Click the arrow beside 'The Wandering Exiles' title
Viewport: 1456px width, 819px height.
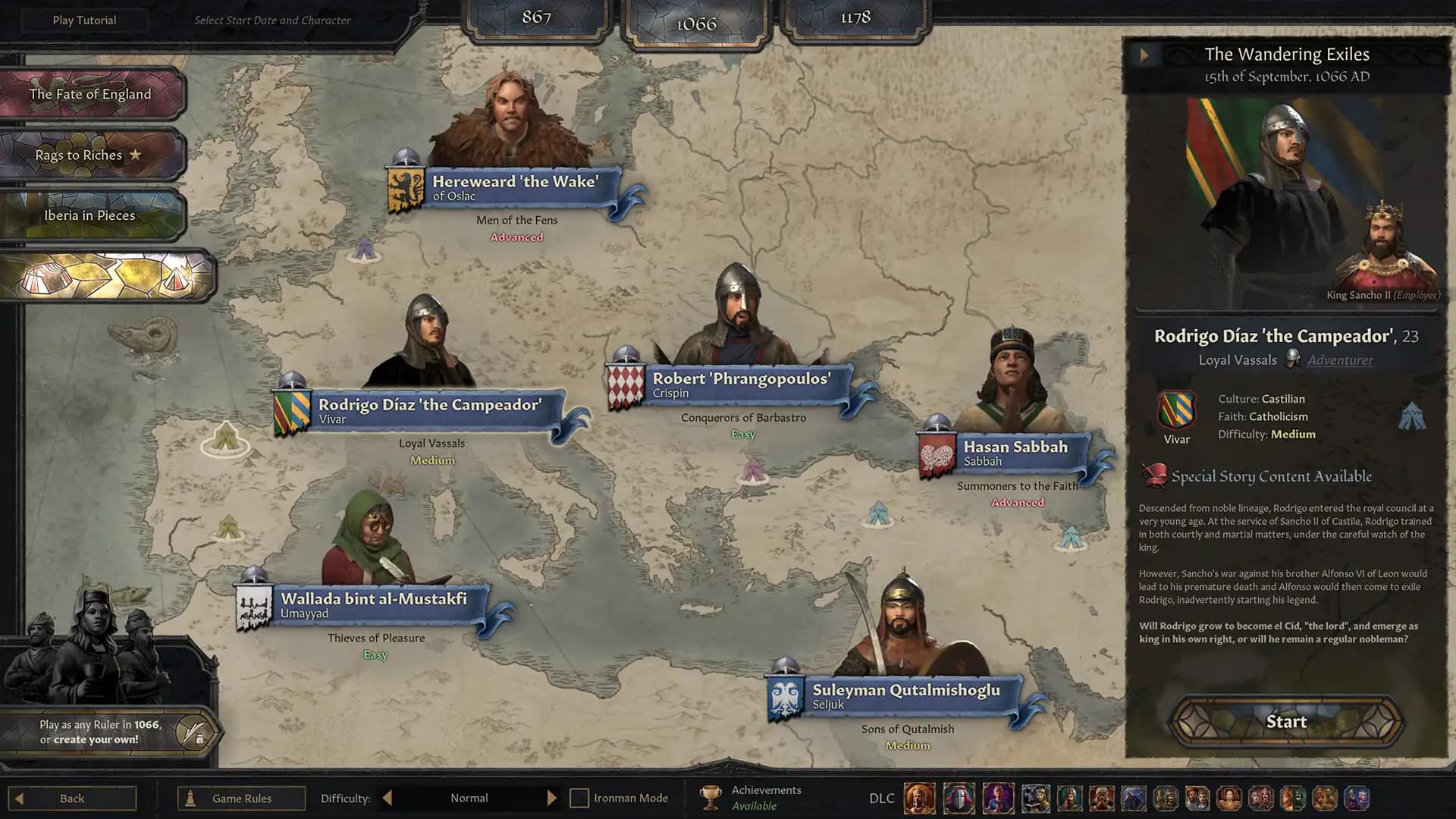[1145, 55]
